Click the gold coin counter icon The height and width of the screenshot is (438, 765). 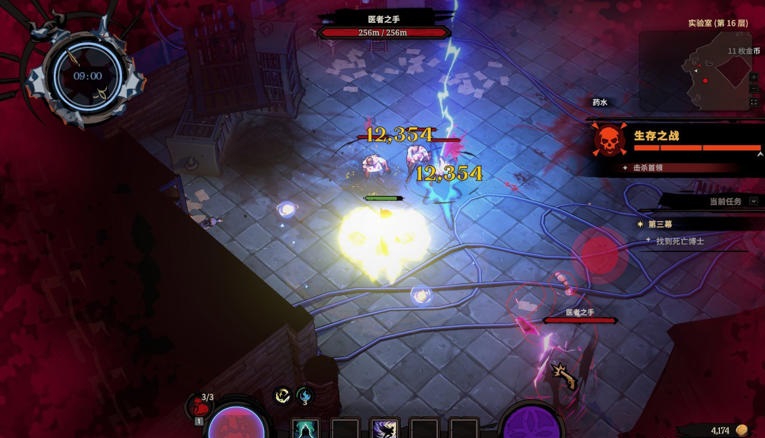[x=742, y=430]
